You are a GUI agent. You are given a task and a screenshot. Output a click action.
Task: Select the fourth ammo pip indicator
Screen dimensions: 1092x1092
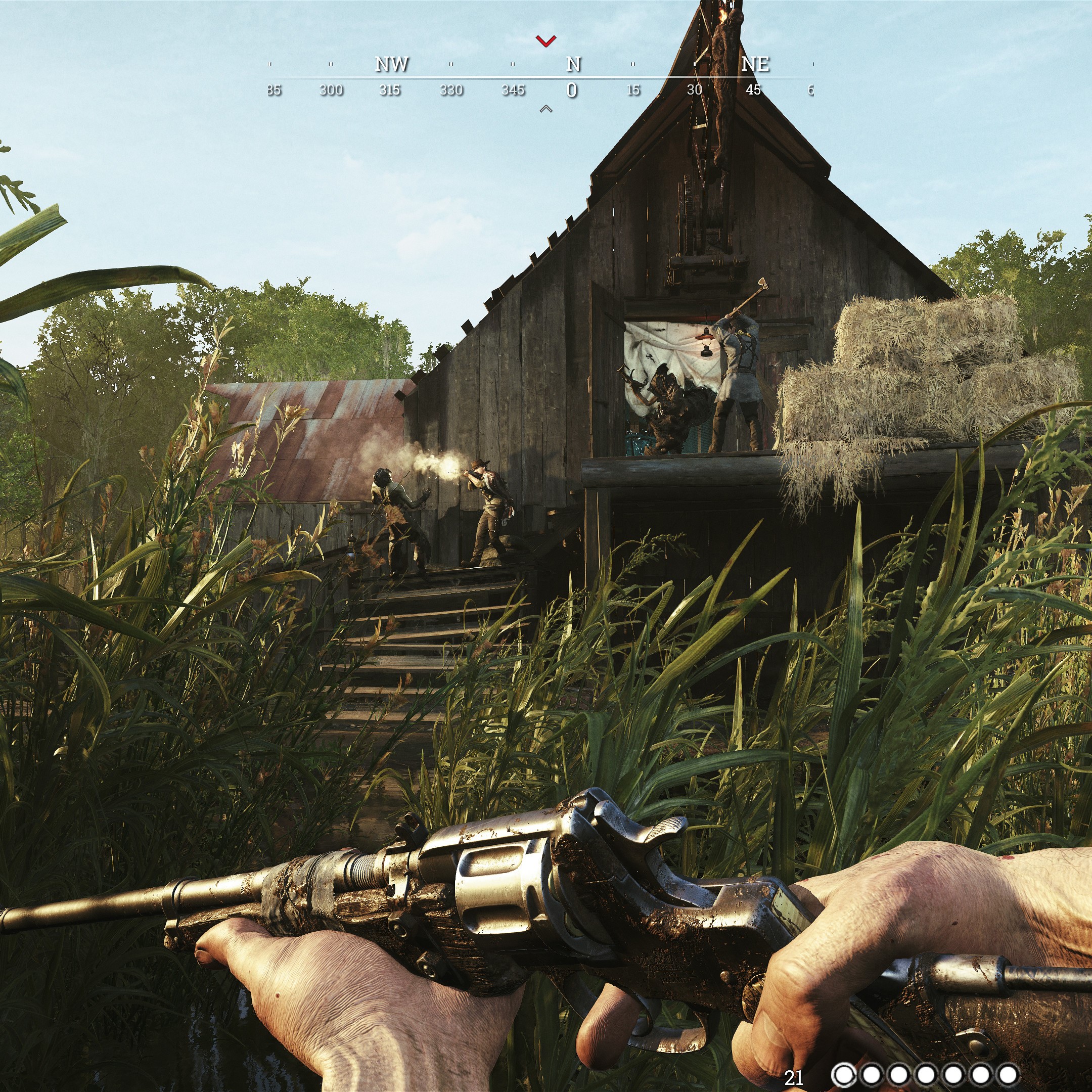[926, 1074]
